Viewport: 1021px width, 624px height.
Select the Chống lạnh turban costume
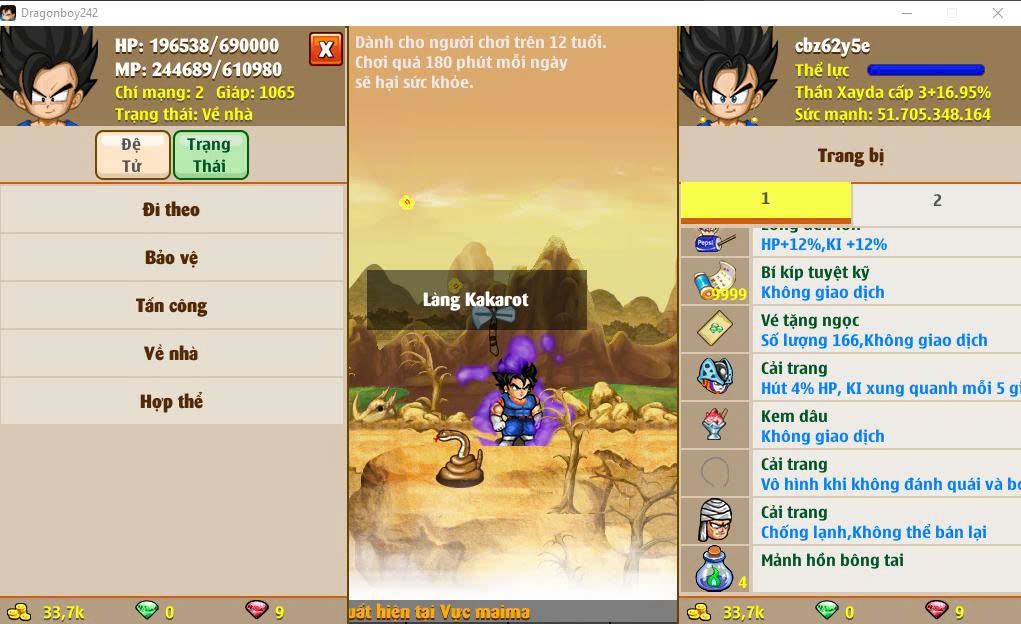pos(850,521)
